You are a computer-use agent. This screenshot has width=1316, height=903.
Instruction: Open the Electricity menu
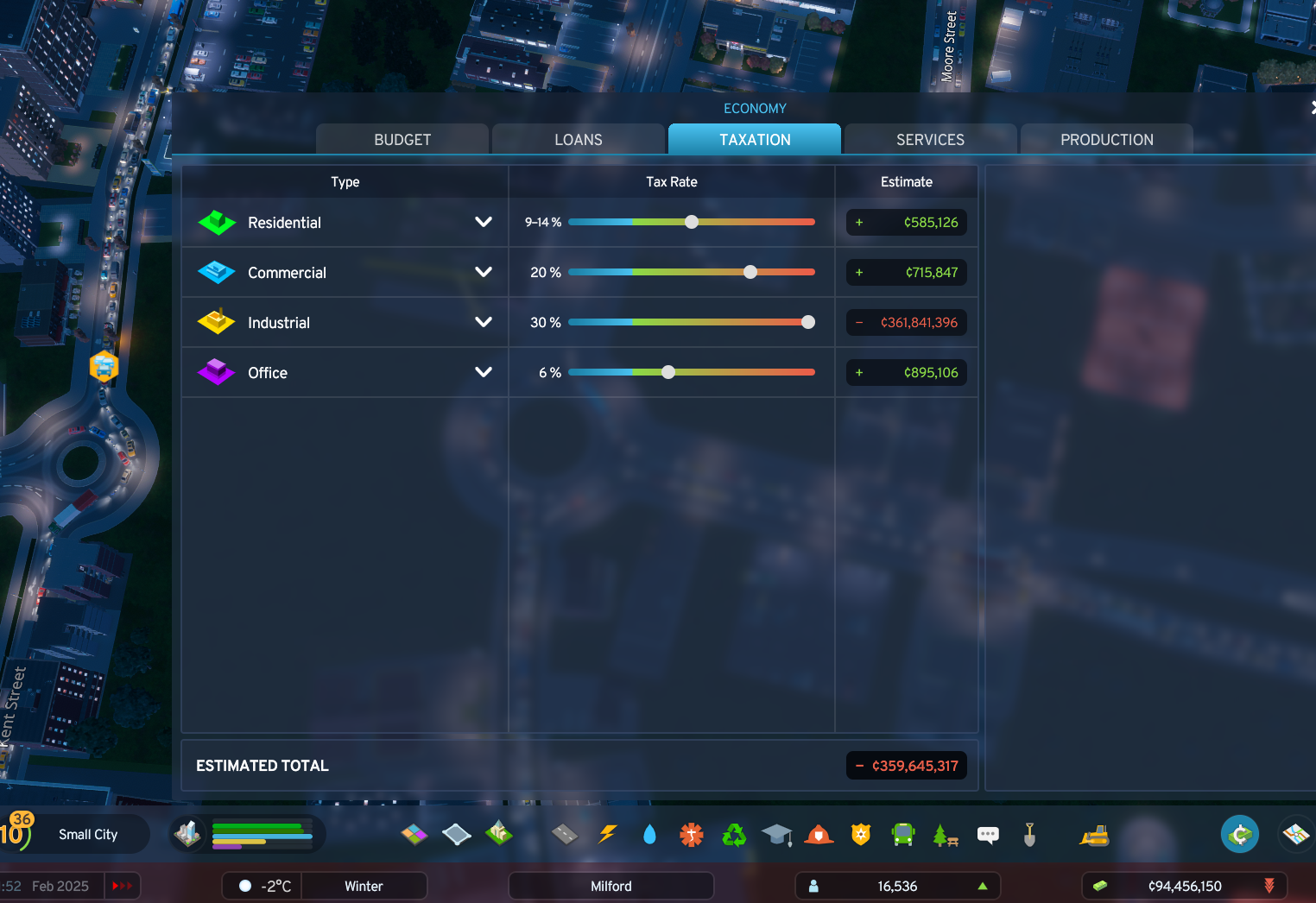click(x=608, y=834)
